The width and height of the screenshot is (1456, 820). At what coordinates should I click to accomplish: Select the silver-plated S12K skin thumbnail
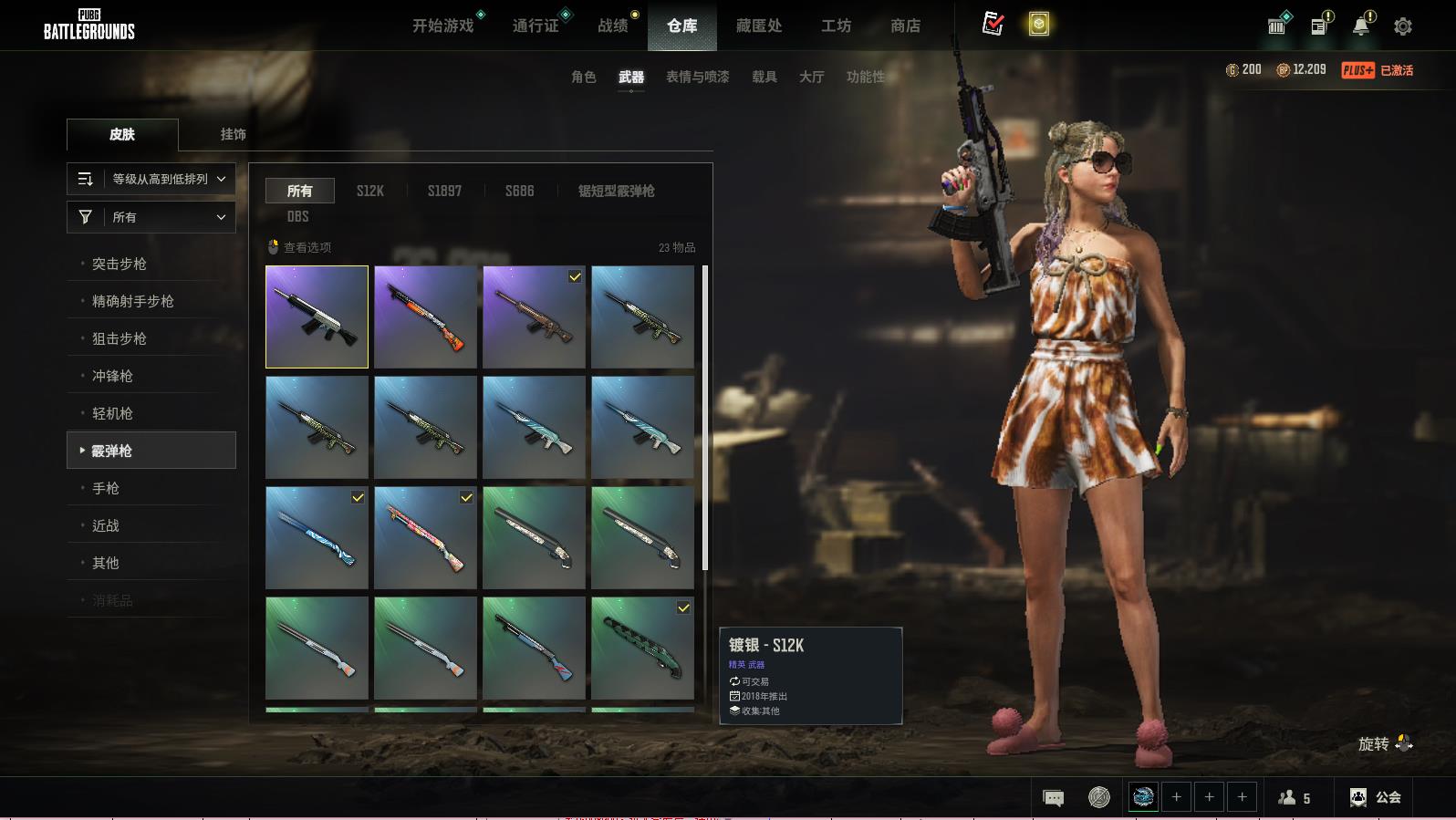tap(317, 317)
